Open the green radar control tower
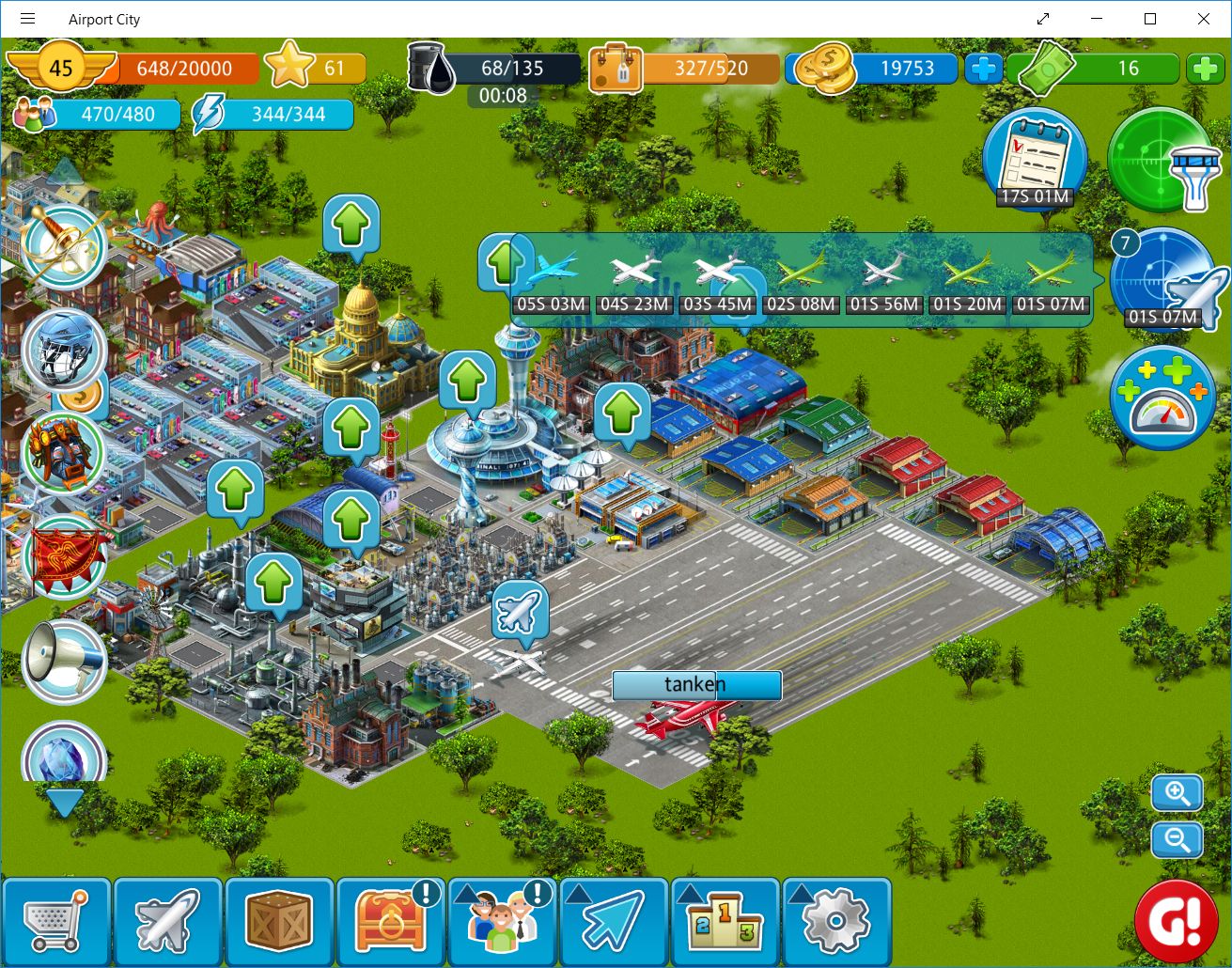 coord(1162,160)
